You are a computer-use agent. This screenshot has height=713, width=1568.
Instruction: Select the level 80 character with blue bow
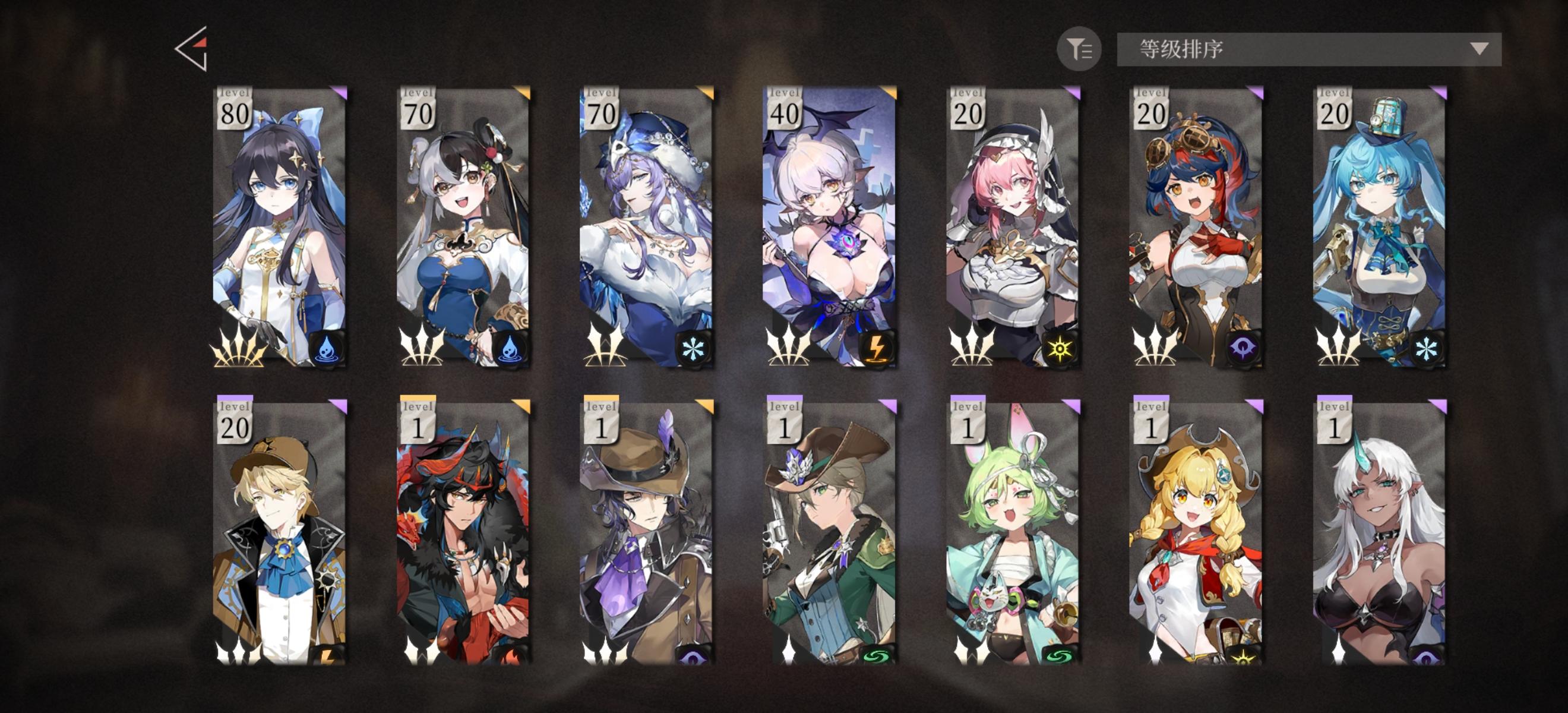pyautogui.click(x=280, y=231)
